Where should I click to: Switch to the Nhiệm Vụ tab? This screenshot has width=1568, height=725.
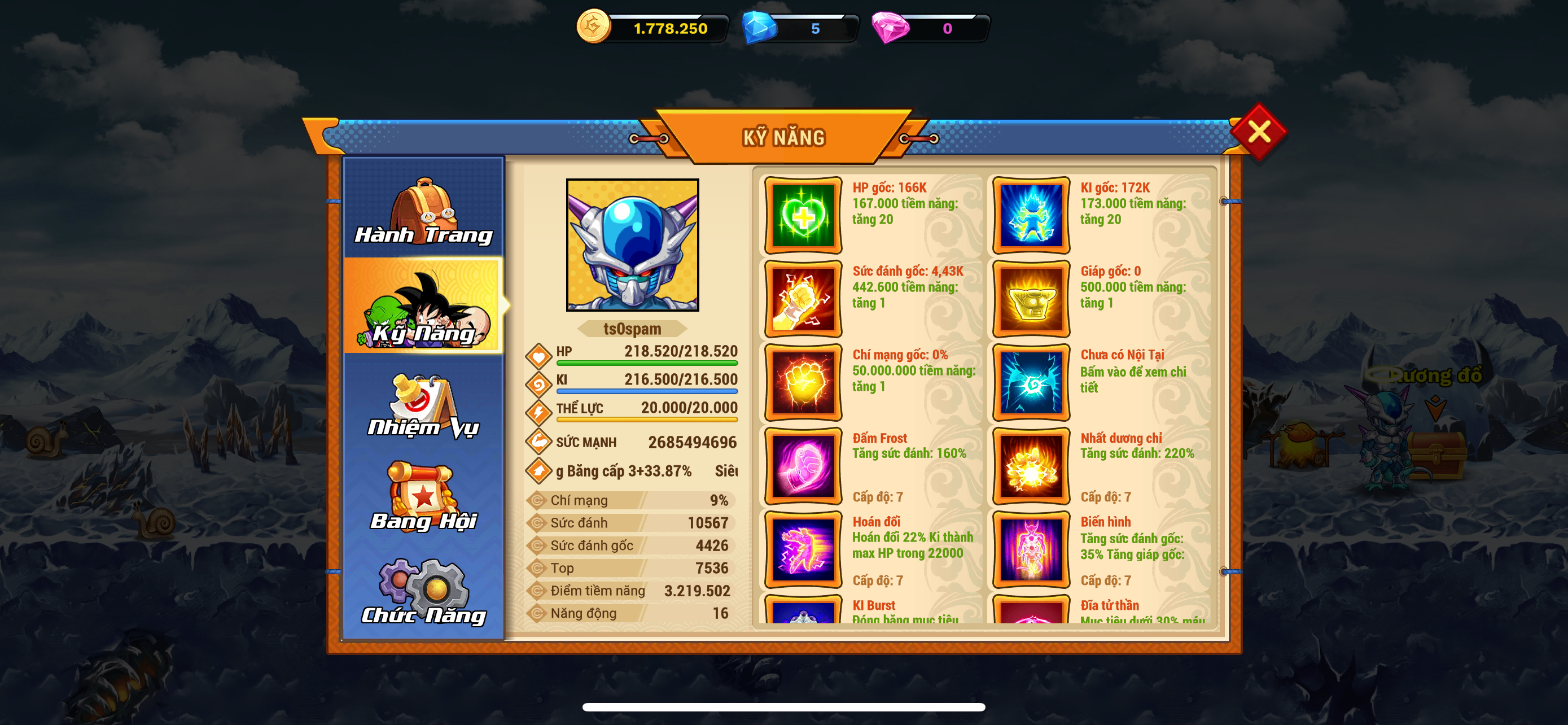click(x=424, y=406)
